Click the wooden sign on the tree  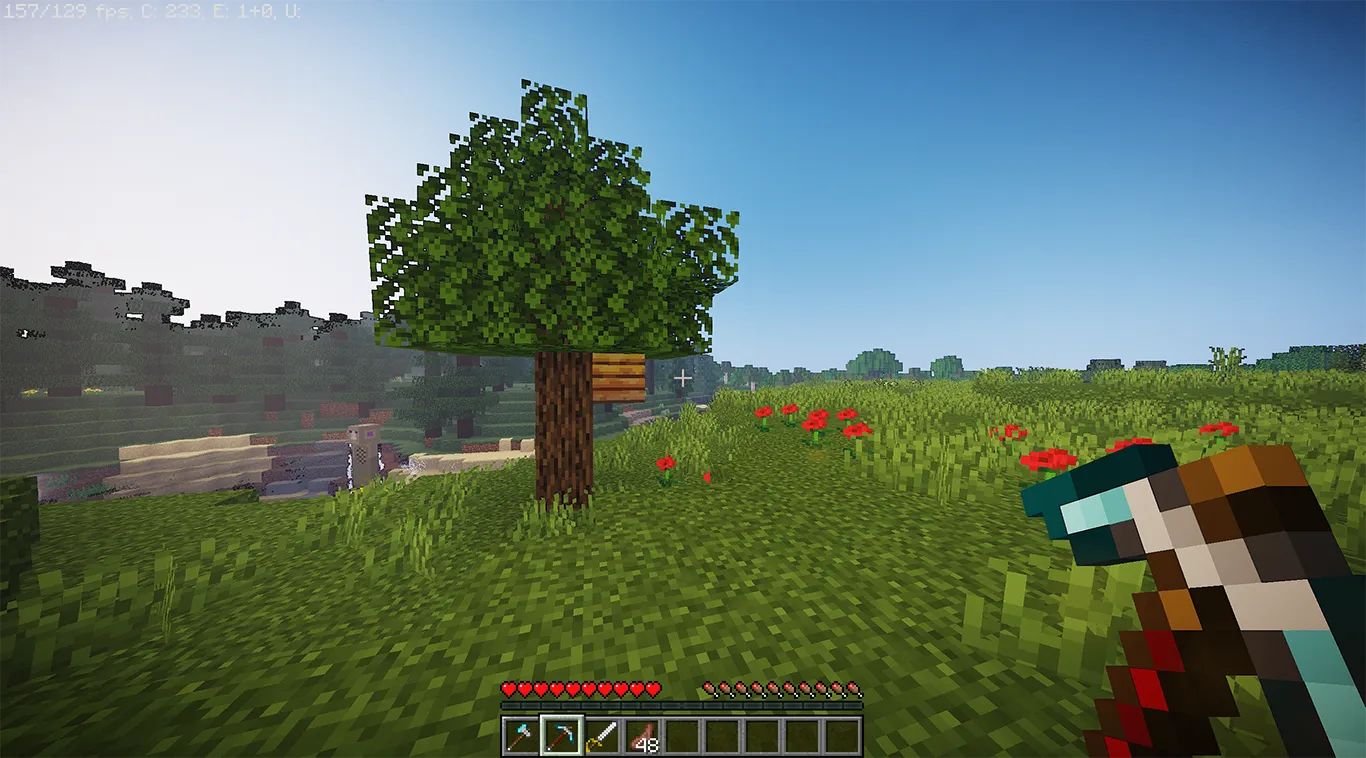pos(617,379)
